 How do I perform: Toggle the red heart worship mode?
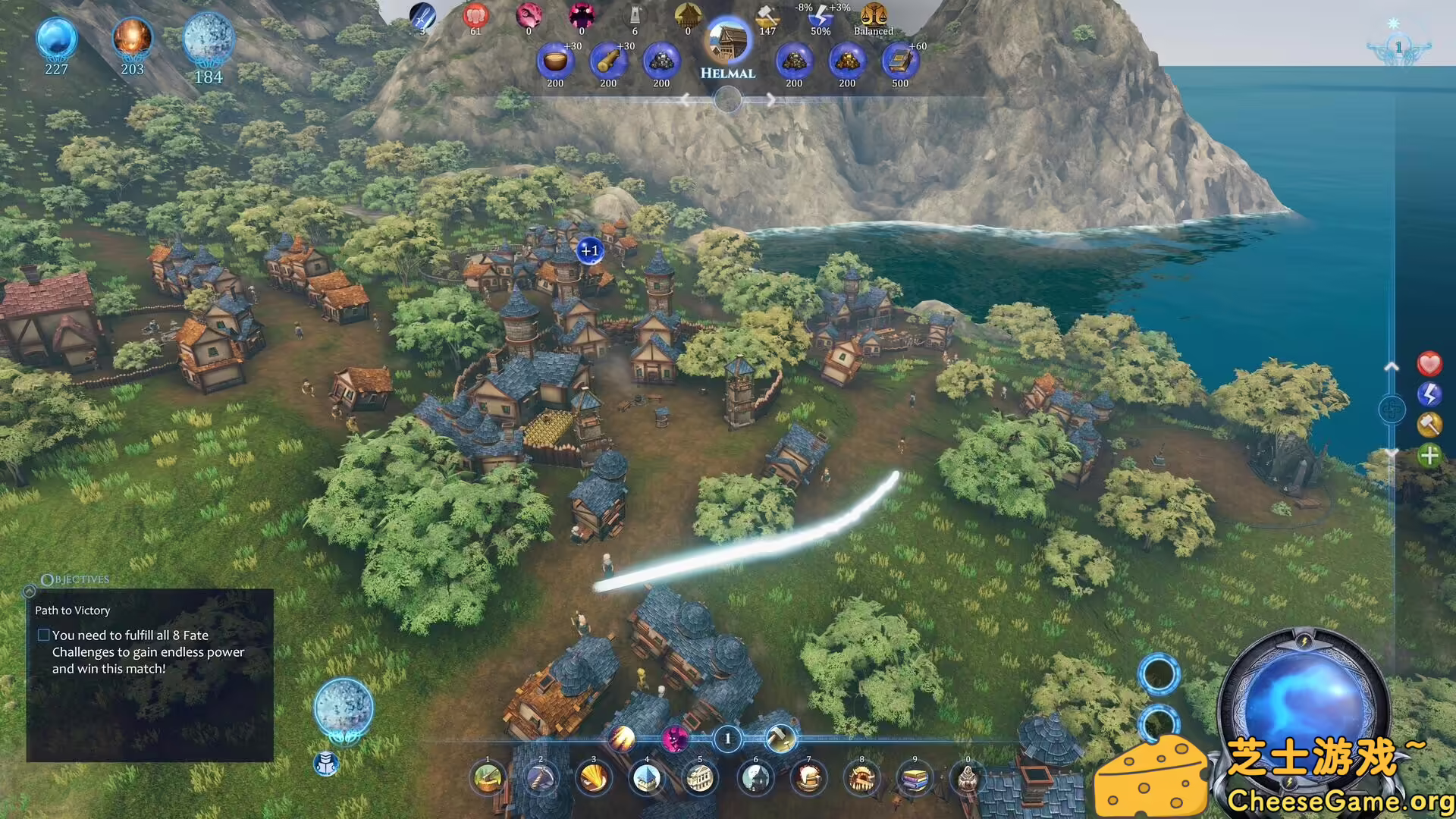1430,365
